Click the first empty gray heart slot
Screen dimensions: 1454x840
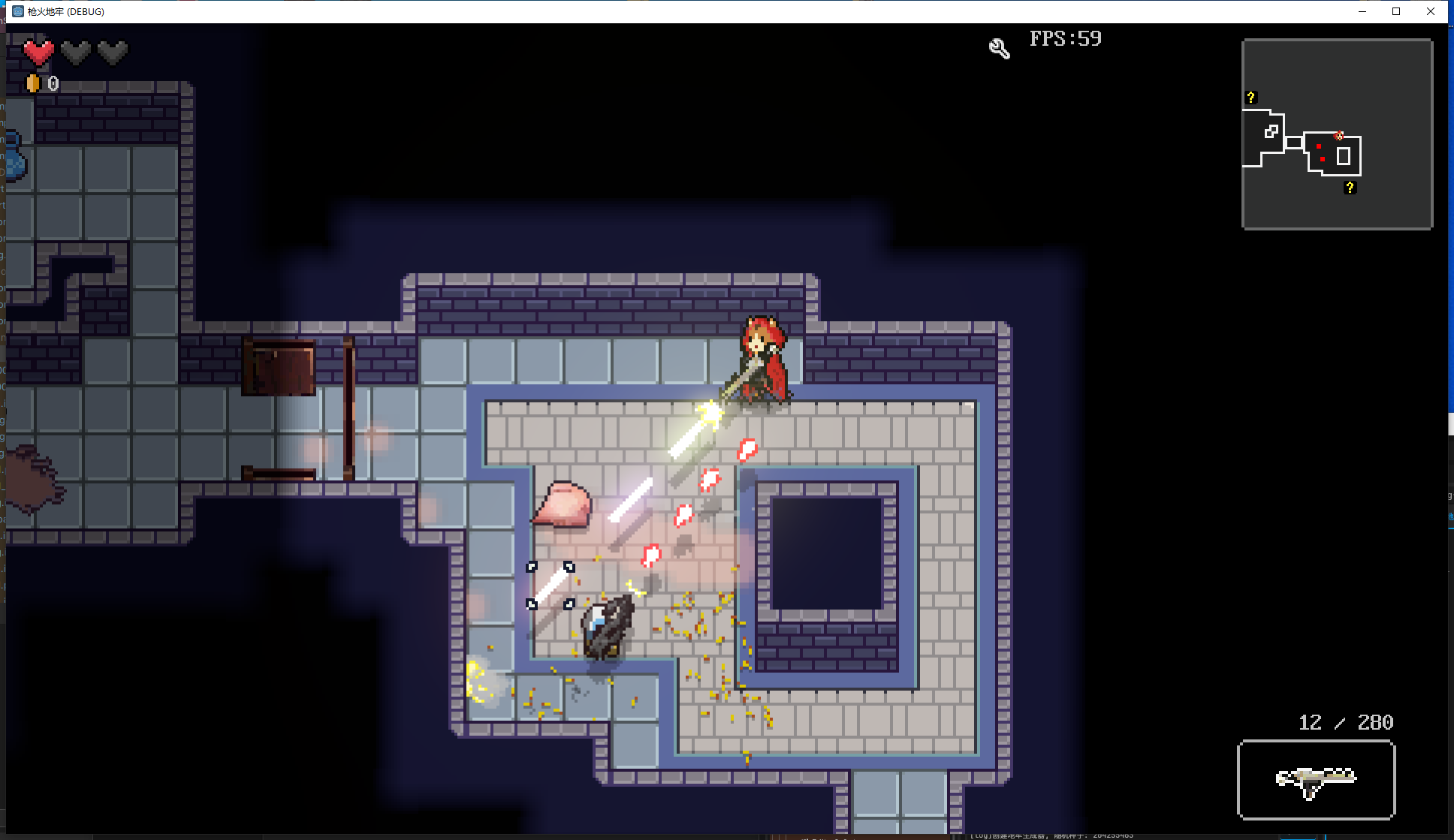pos(74,51)
